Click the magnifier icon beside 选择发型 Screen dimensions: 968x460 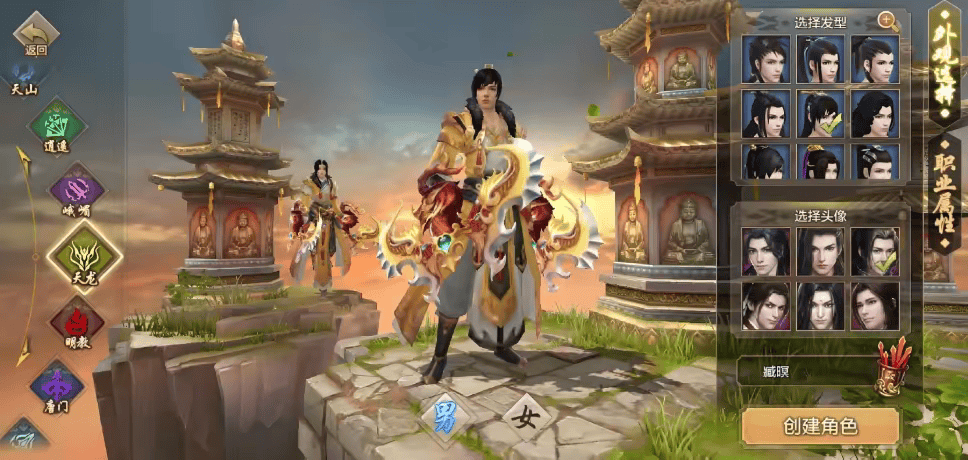click(886, 20)
